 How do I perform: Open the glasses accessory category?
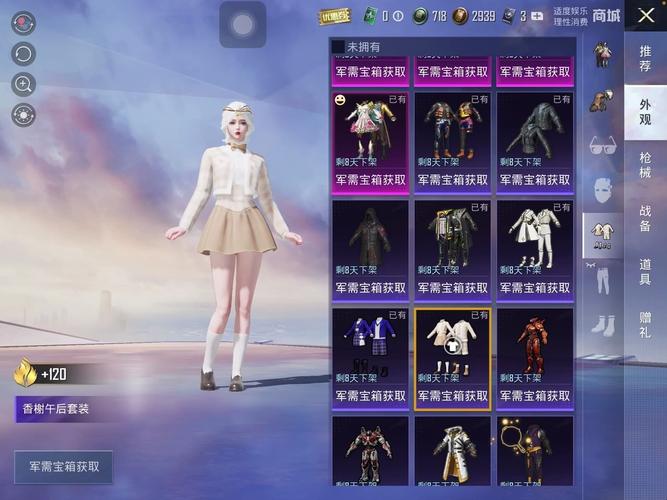click(x=603, y=144)
